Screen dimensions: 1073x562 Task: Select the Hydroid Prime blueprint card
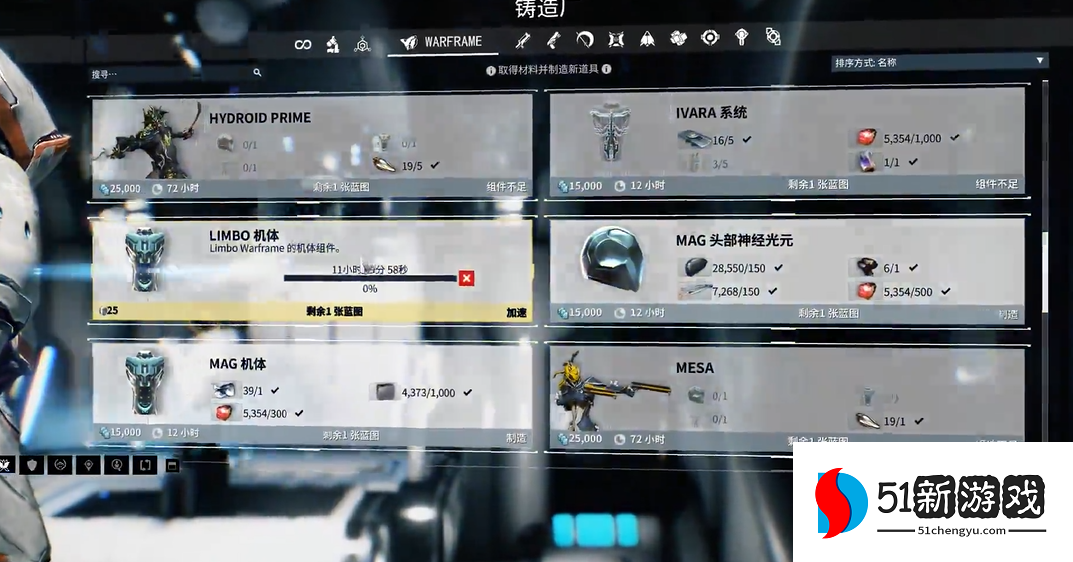[311, 146]
